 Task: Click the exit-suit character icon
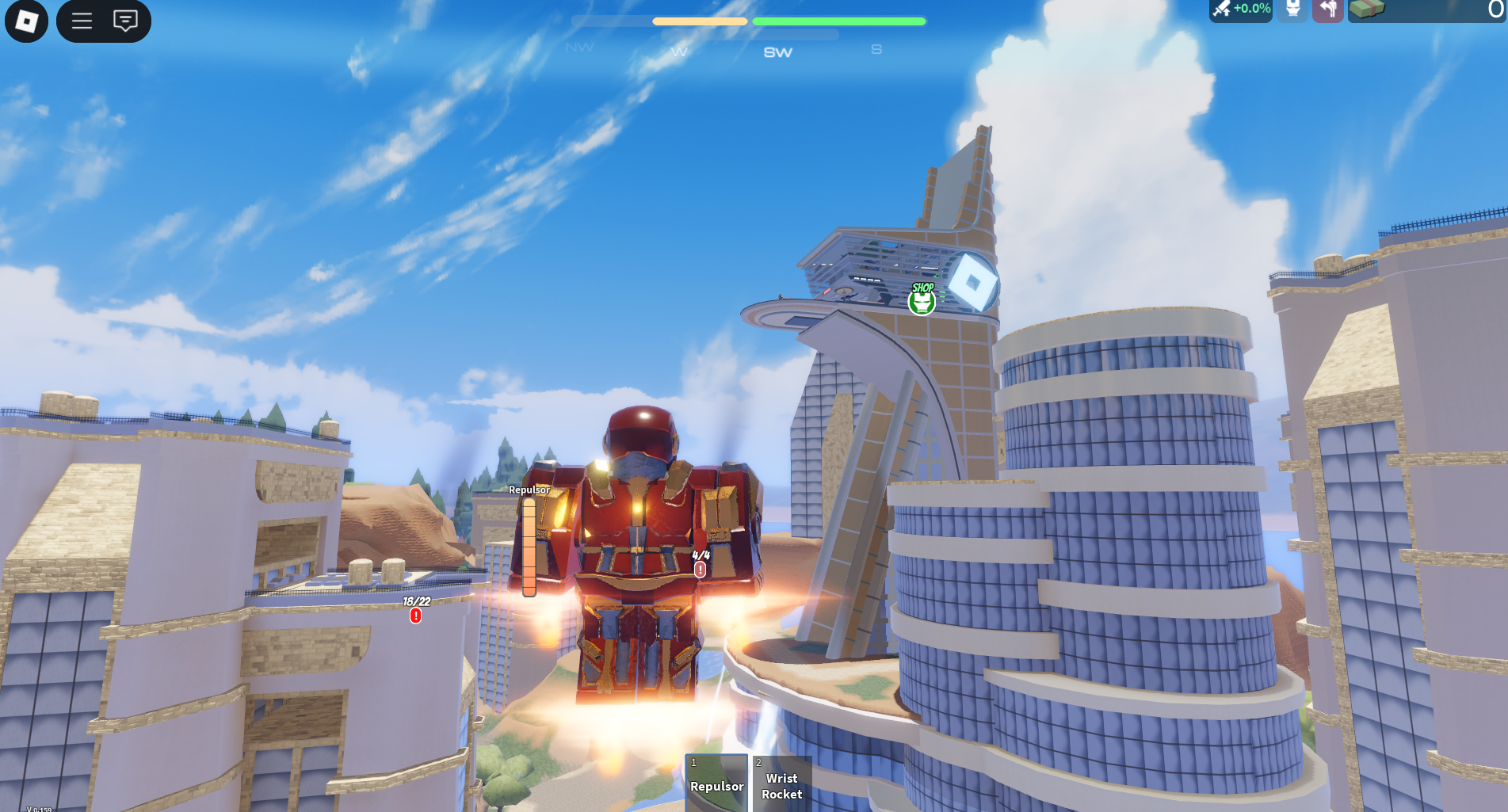pos(1328,10)
